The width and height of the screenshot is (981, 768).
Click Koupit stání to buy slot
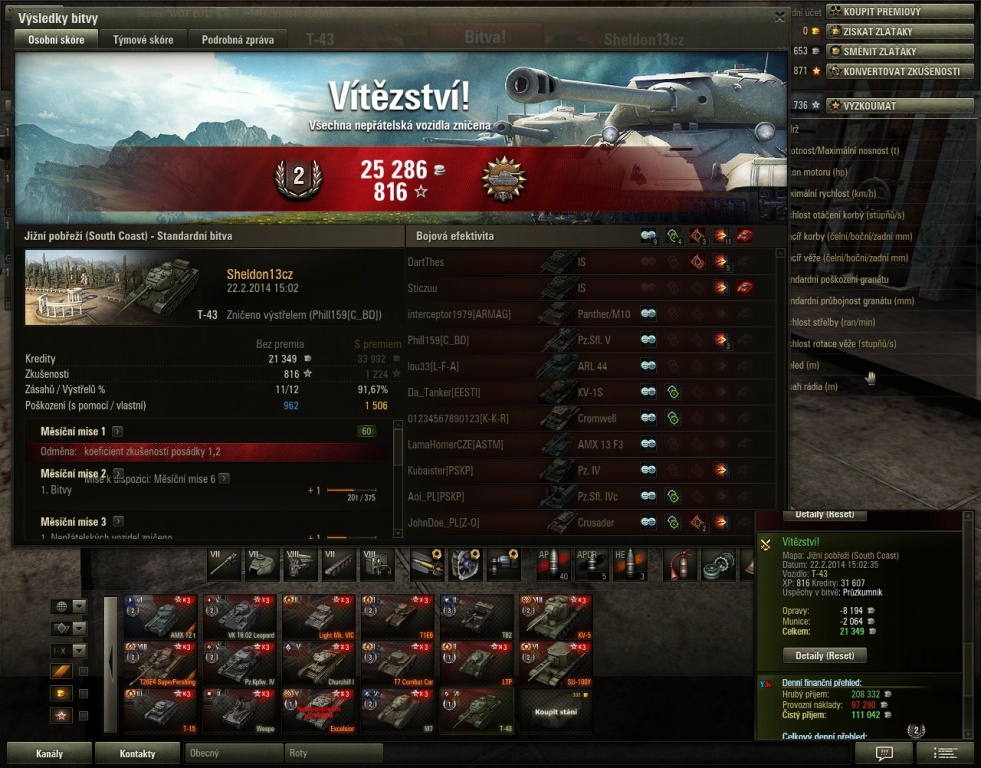click(556, 710)
